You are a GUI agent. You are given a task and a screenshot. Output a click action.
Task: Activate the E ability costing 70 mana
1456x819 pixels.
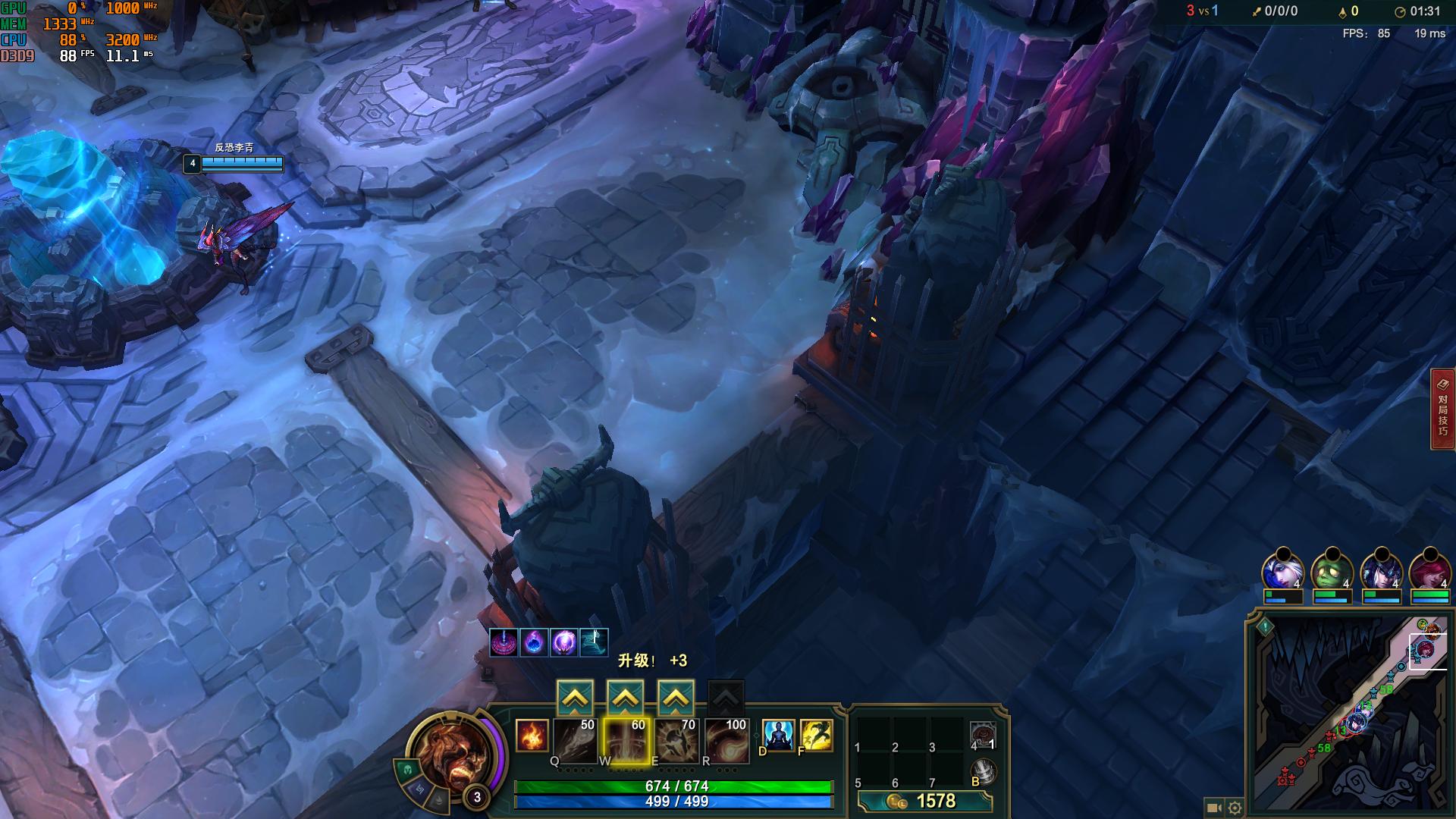pyautogui.click(x=676, y=740)
